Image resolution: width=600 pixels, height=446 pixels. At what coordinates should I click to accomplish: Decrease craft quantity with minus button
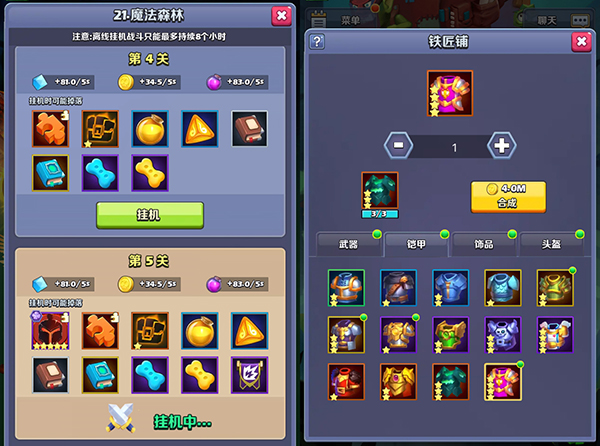398,145
